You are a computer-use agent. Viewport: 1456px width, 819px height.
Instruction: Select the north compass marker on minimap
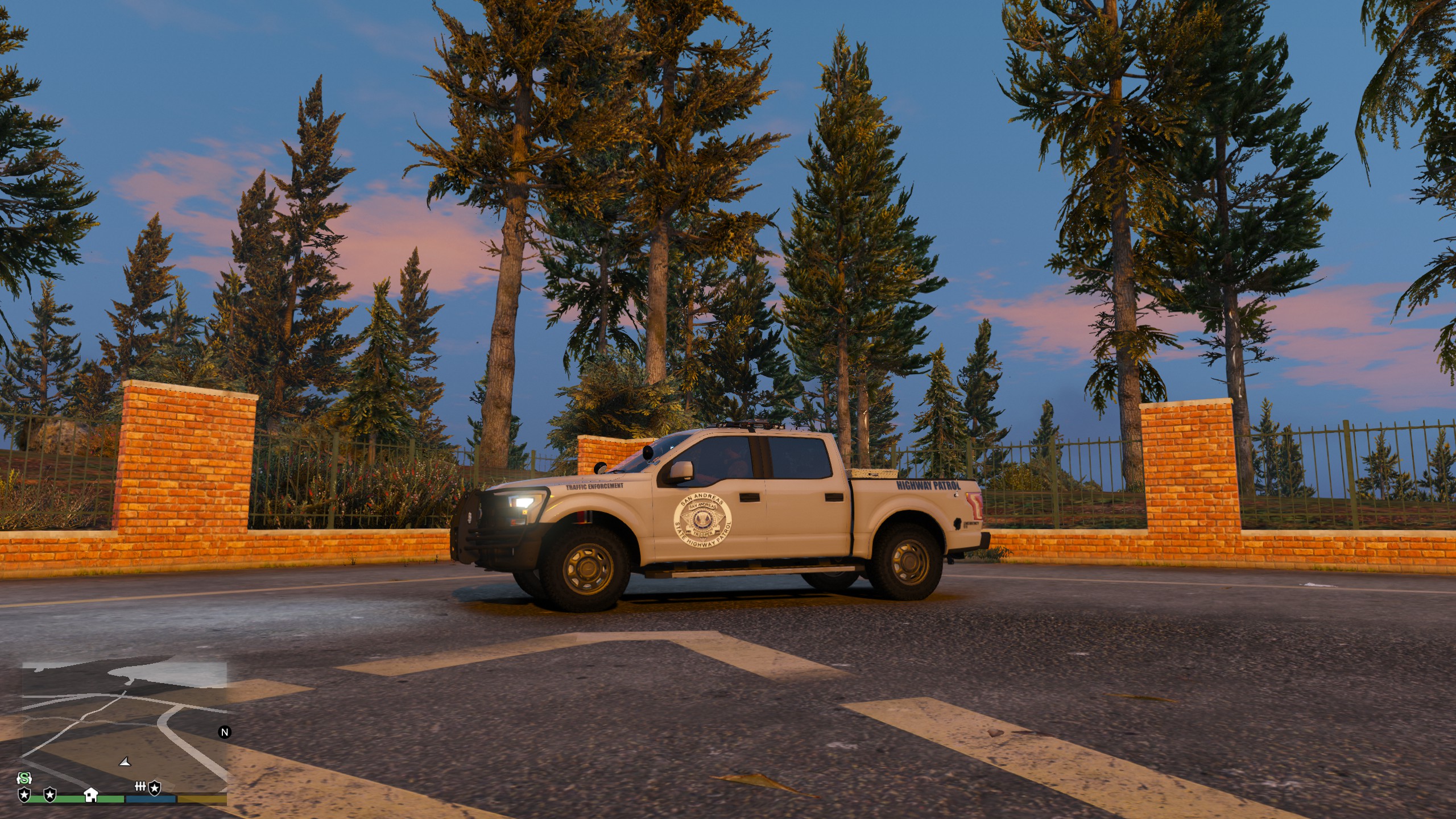coord(225,732)
